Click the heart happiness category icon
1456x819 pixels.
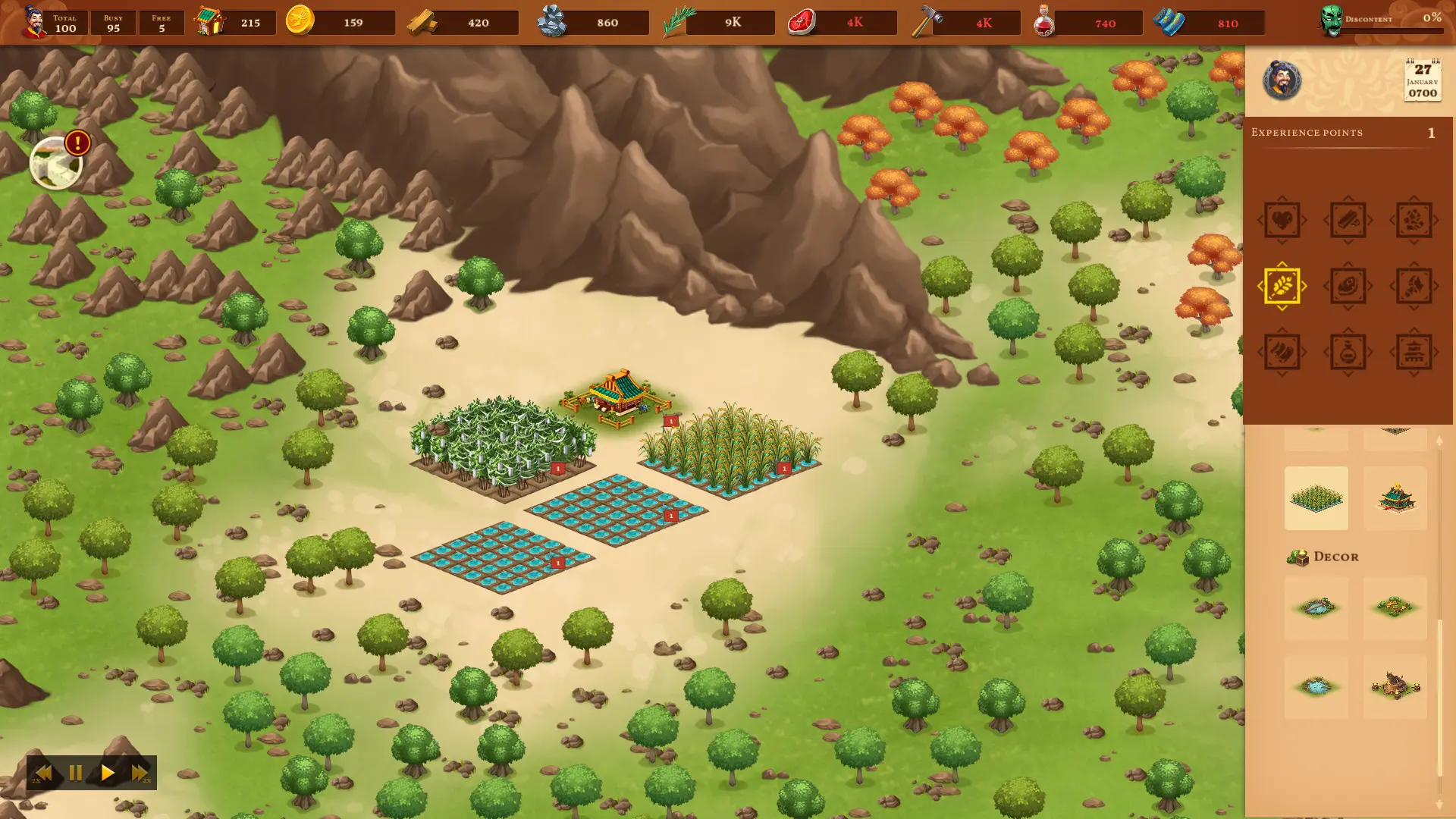click(x=1282, y=219)
